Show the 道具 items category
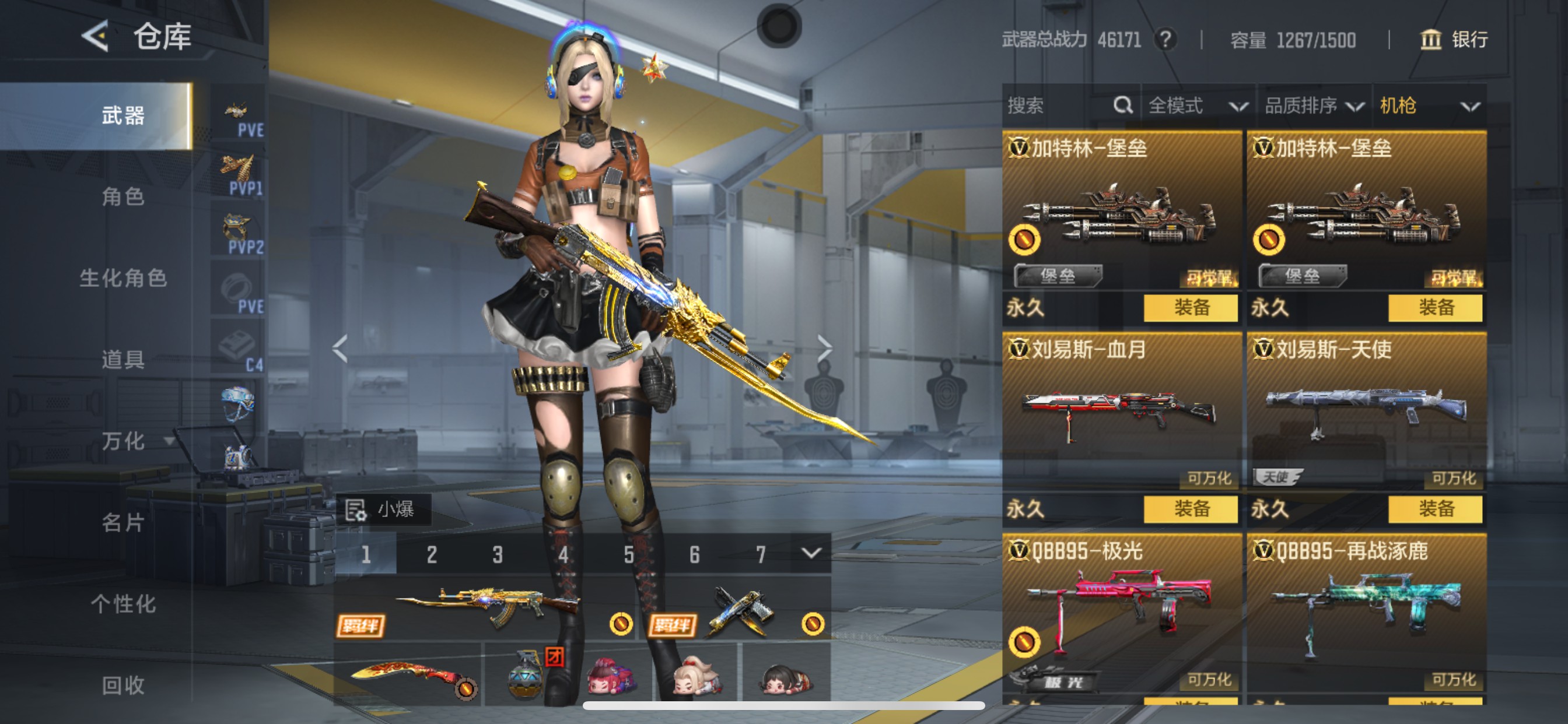 click(x=123, y=360)
